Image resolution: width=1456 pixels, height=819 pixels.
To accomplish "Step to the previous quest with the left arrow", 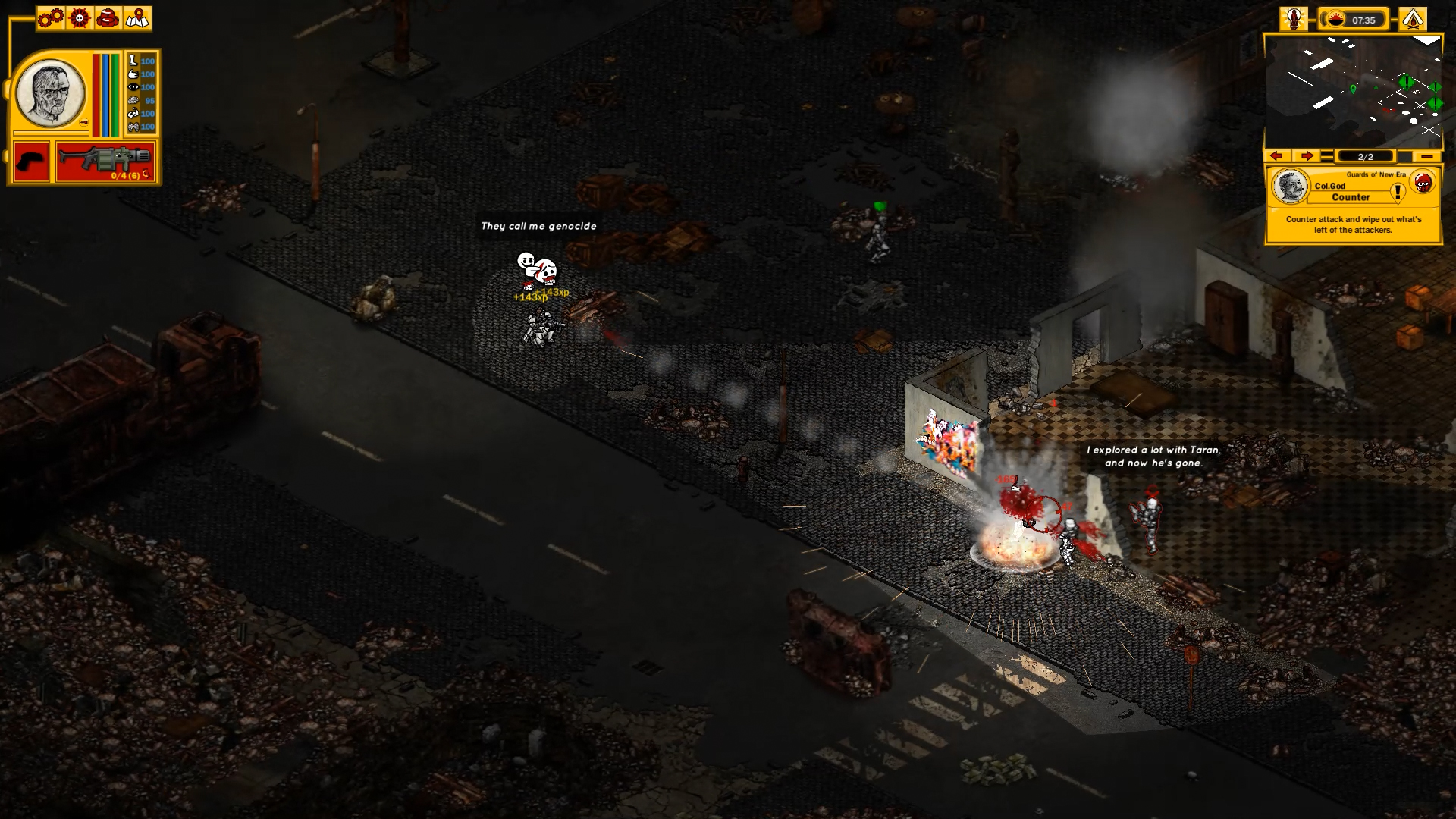I will (1276, 156).
